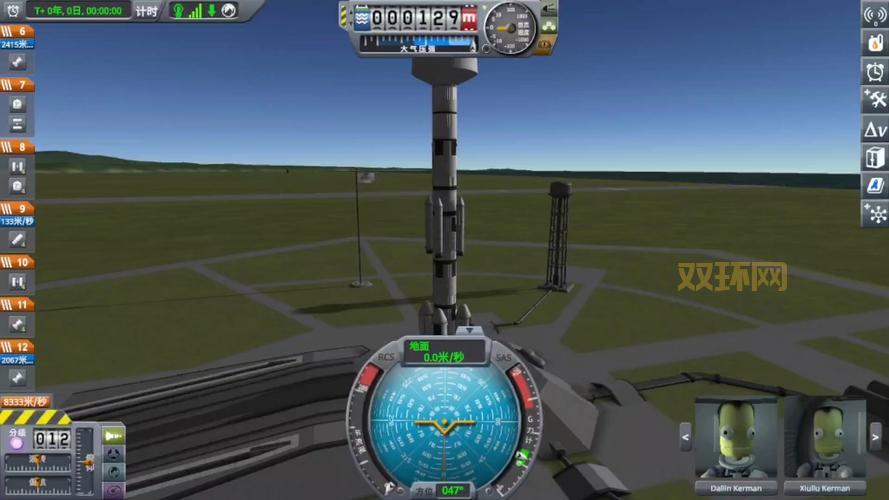Open the fuel resources panel

[x=875, y=45]
